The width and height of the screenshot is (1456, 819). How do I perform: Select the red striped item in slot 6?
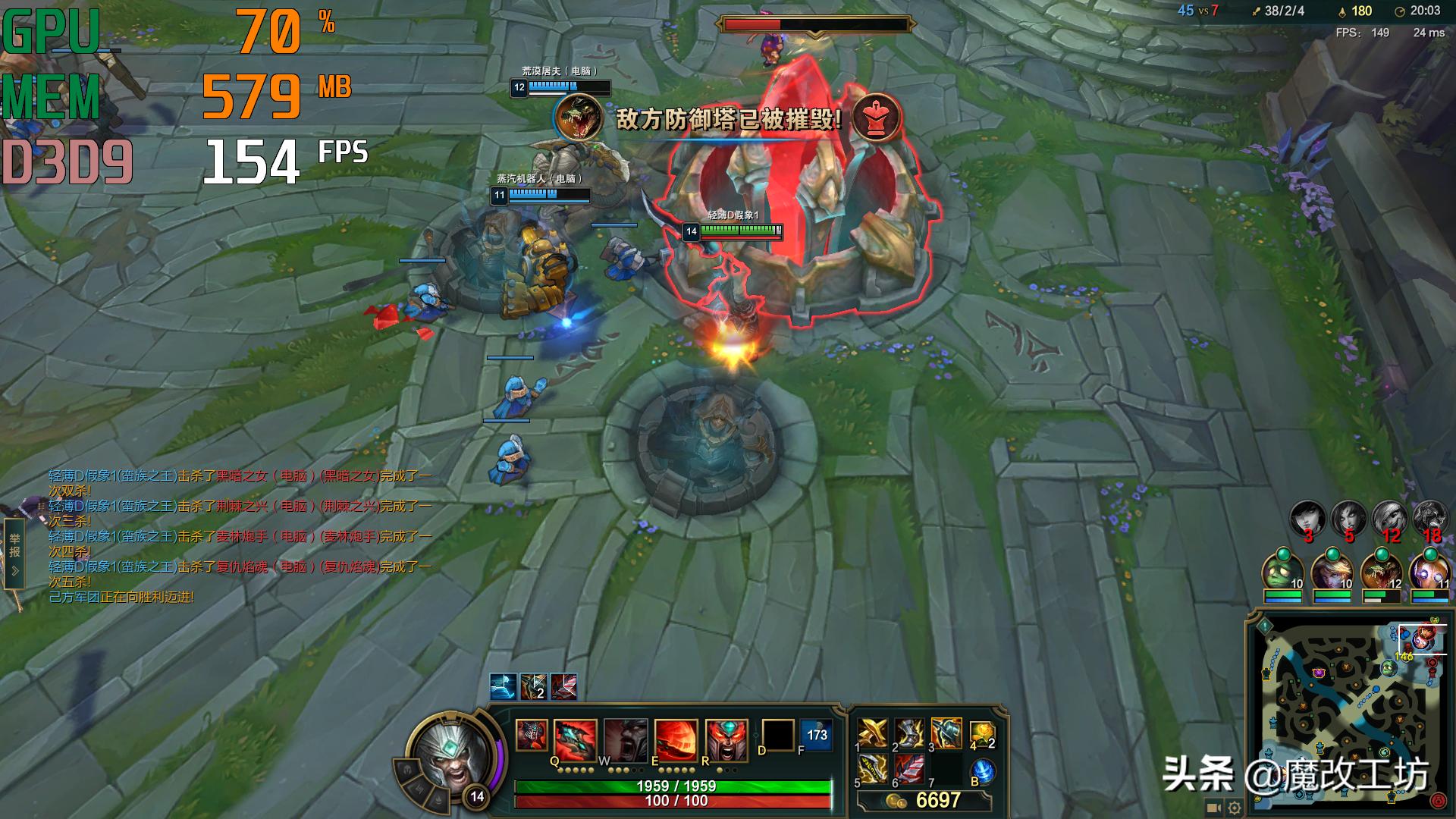[909, 770]
